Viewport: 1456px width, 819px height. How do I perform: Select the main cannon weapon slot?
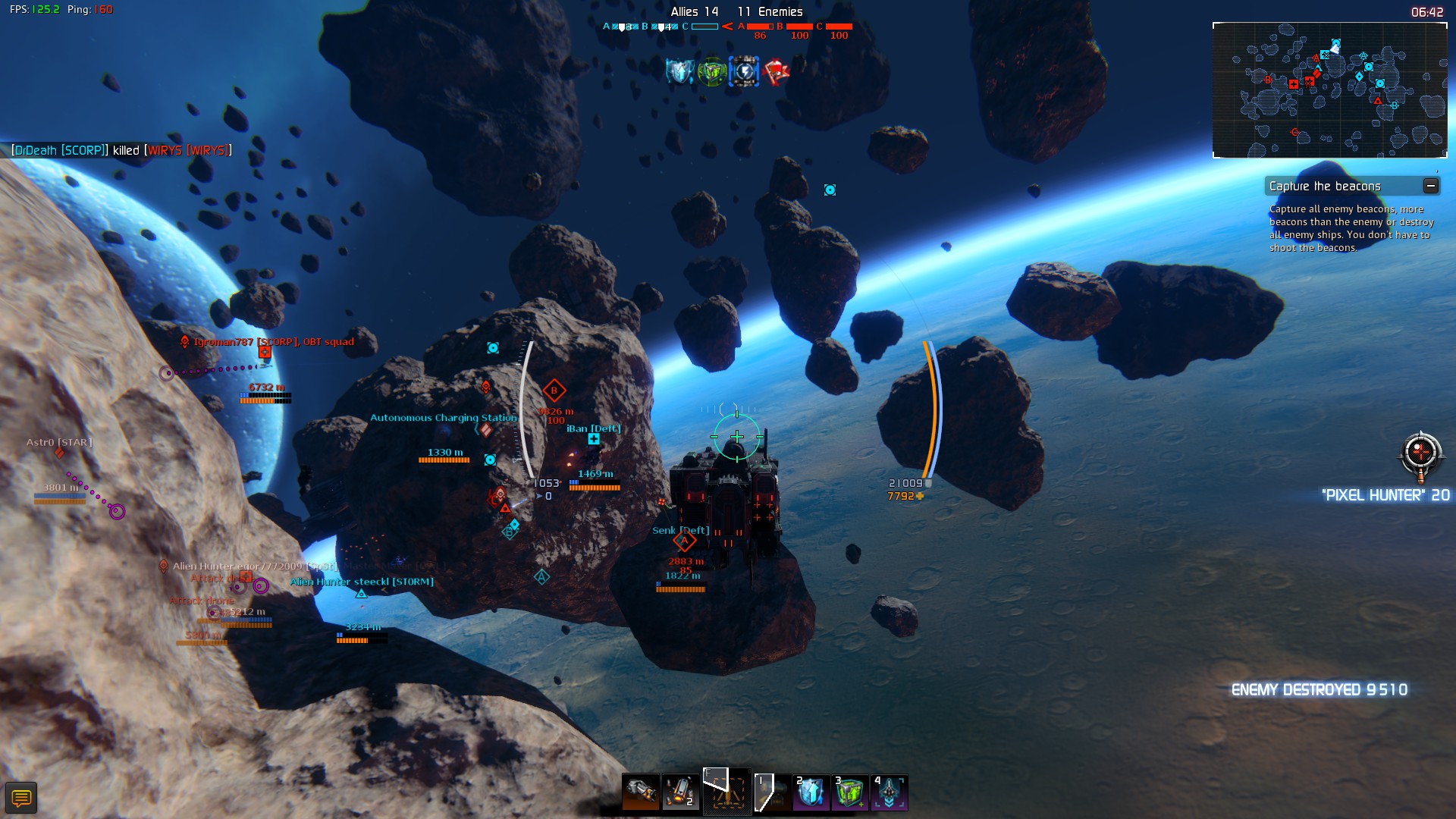coord(641,792)
